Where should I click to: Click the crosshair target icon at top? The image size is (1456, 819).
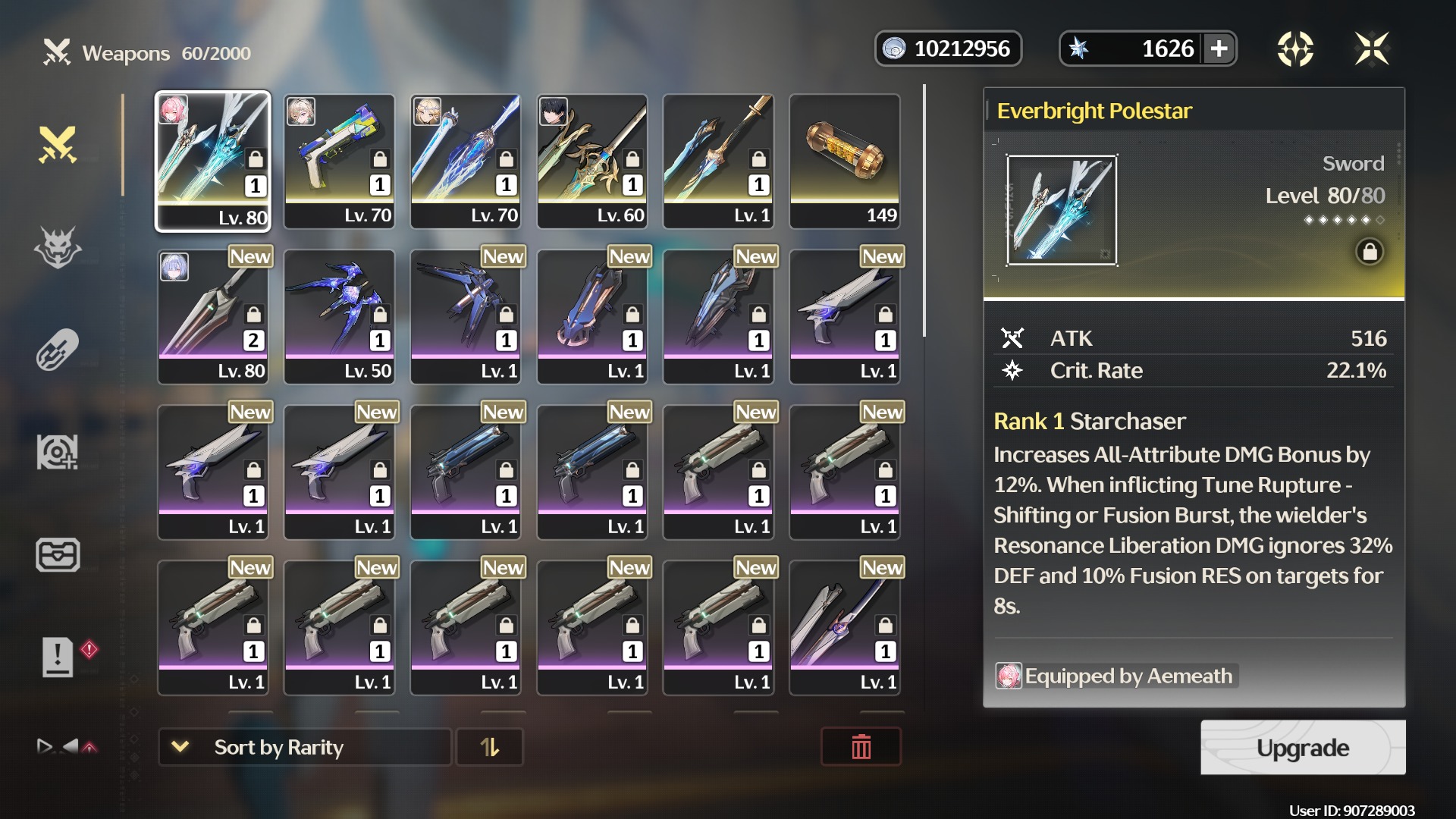pos(1295,49)
